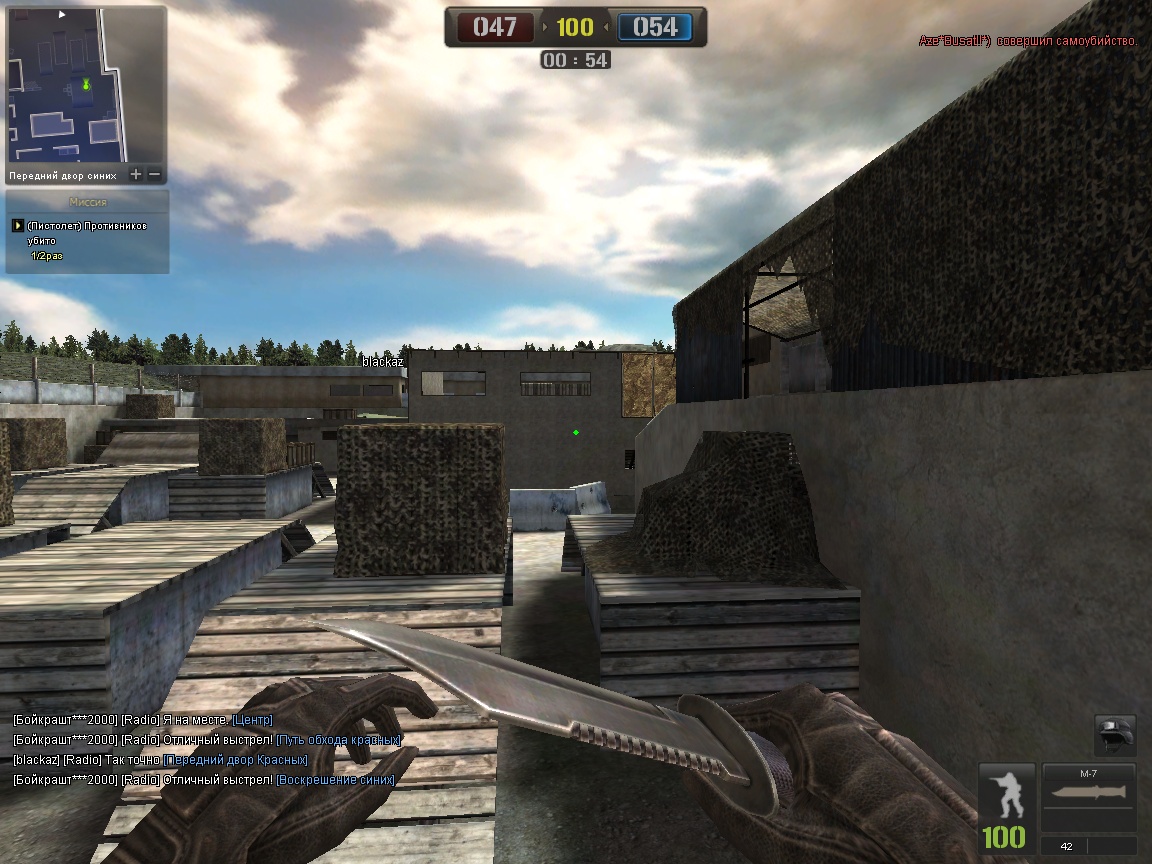Click the blackaz radio message in chat
1152x864 pixels.
tap(160, 760)
